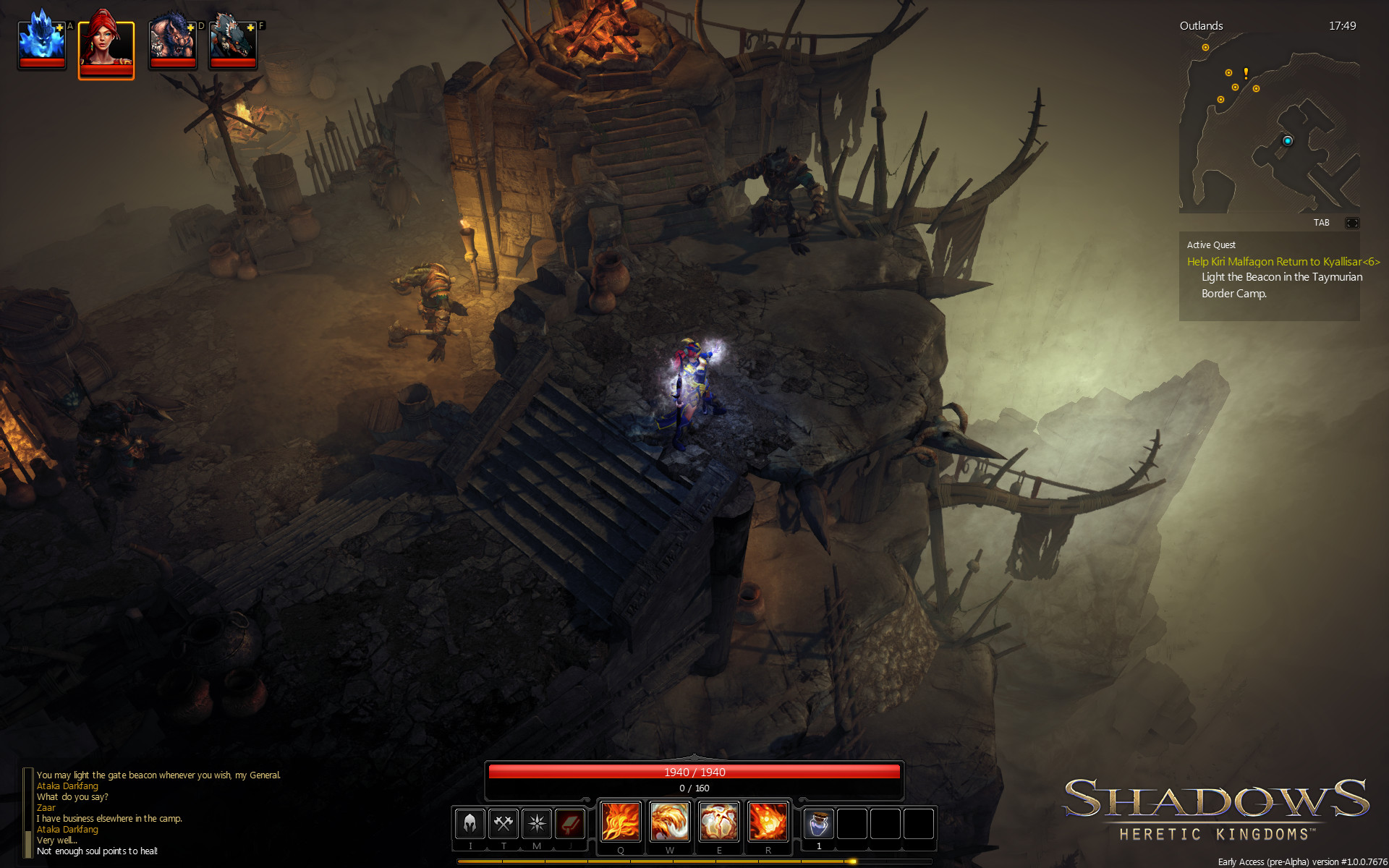Expand the minimap with the TAB button
This screenshot has height=868, width=1389.
(x=1322, y=223)
